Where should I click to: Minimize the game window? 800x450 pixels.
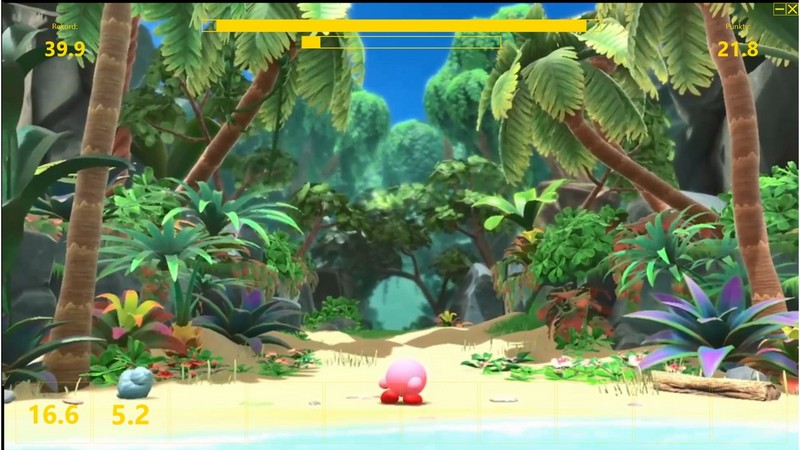point(780,8)
